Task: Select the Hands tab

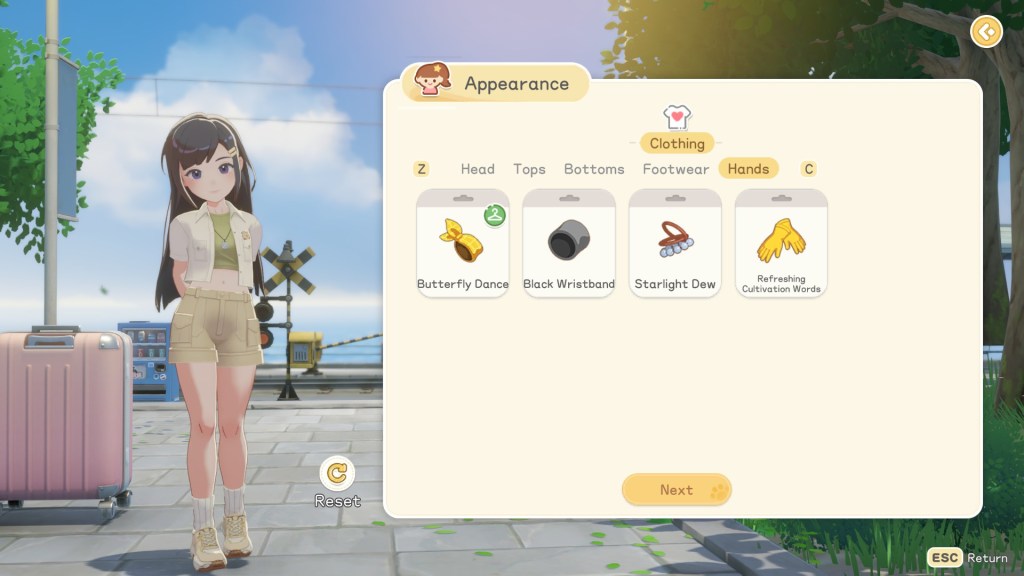Action: (x=748, y=169)
